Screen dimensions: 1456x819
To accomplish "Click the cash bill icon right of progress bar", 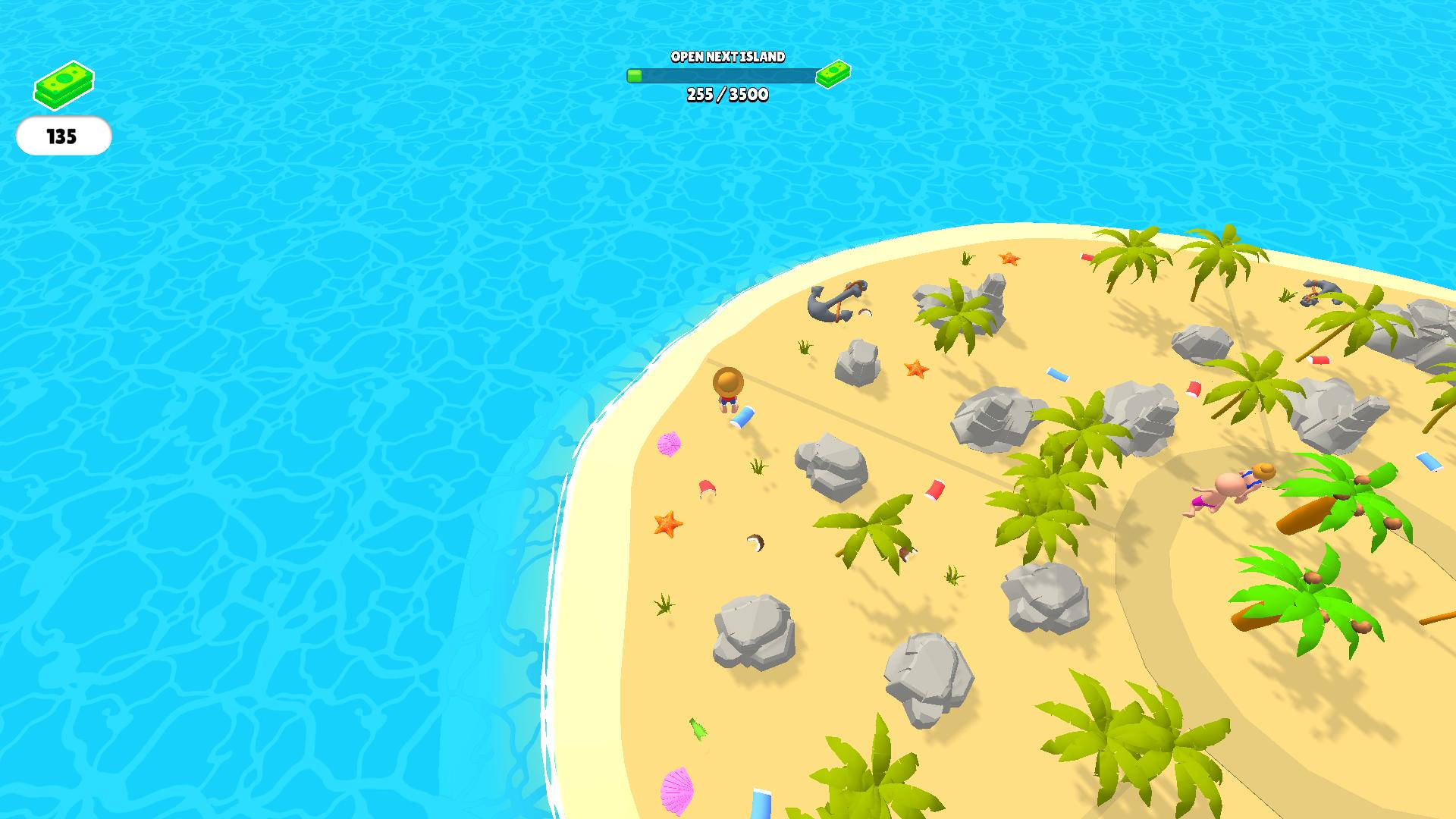I will click(x=834, y=74).
